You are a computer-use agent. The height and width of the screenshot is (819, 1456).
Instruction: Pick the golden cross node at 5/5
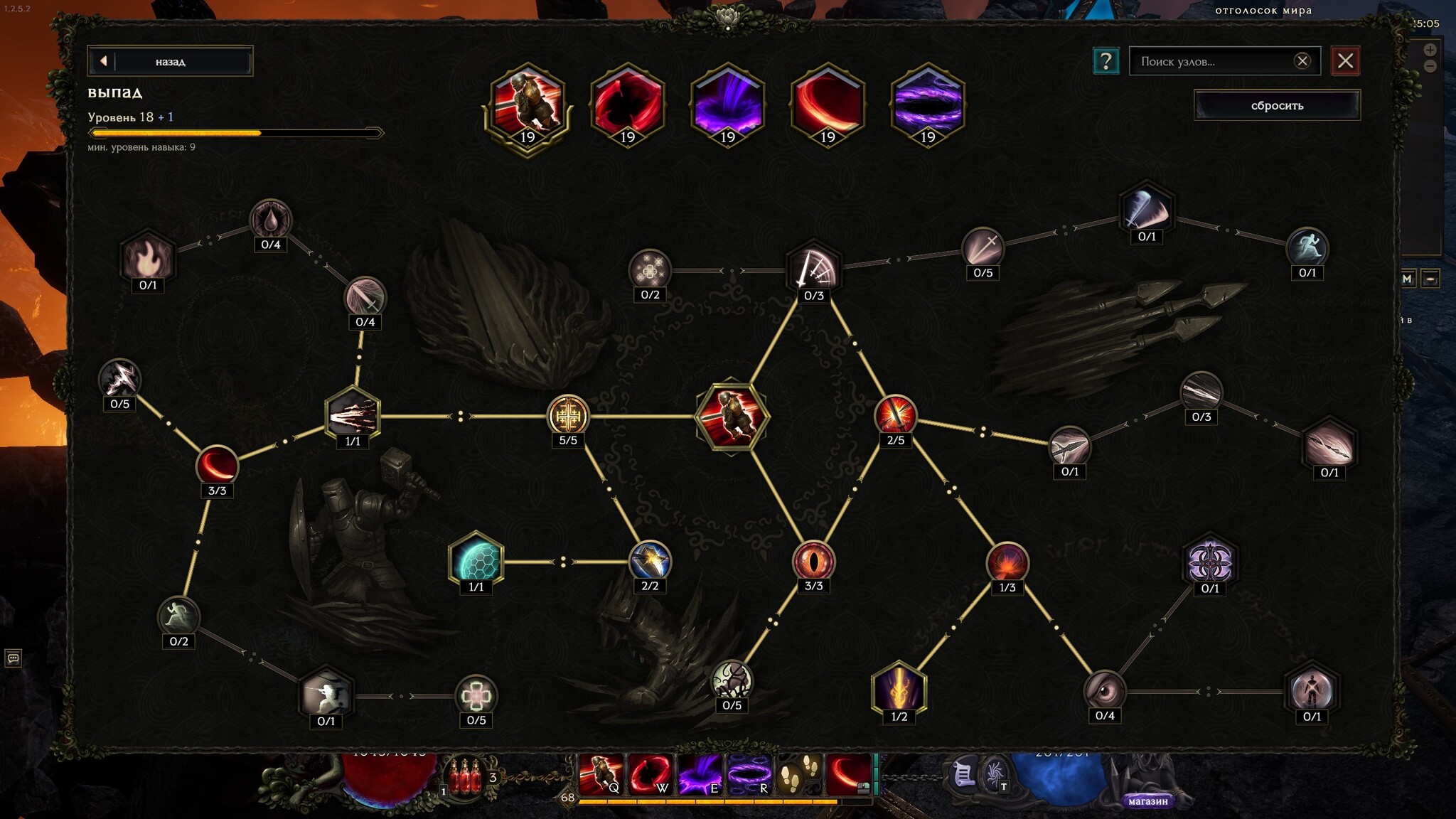[568, 415]
